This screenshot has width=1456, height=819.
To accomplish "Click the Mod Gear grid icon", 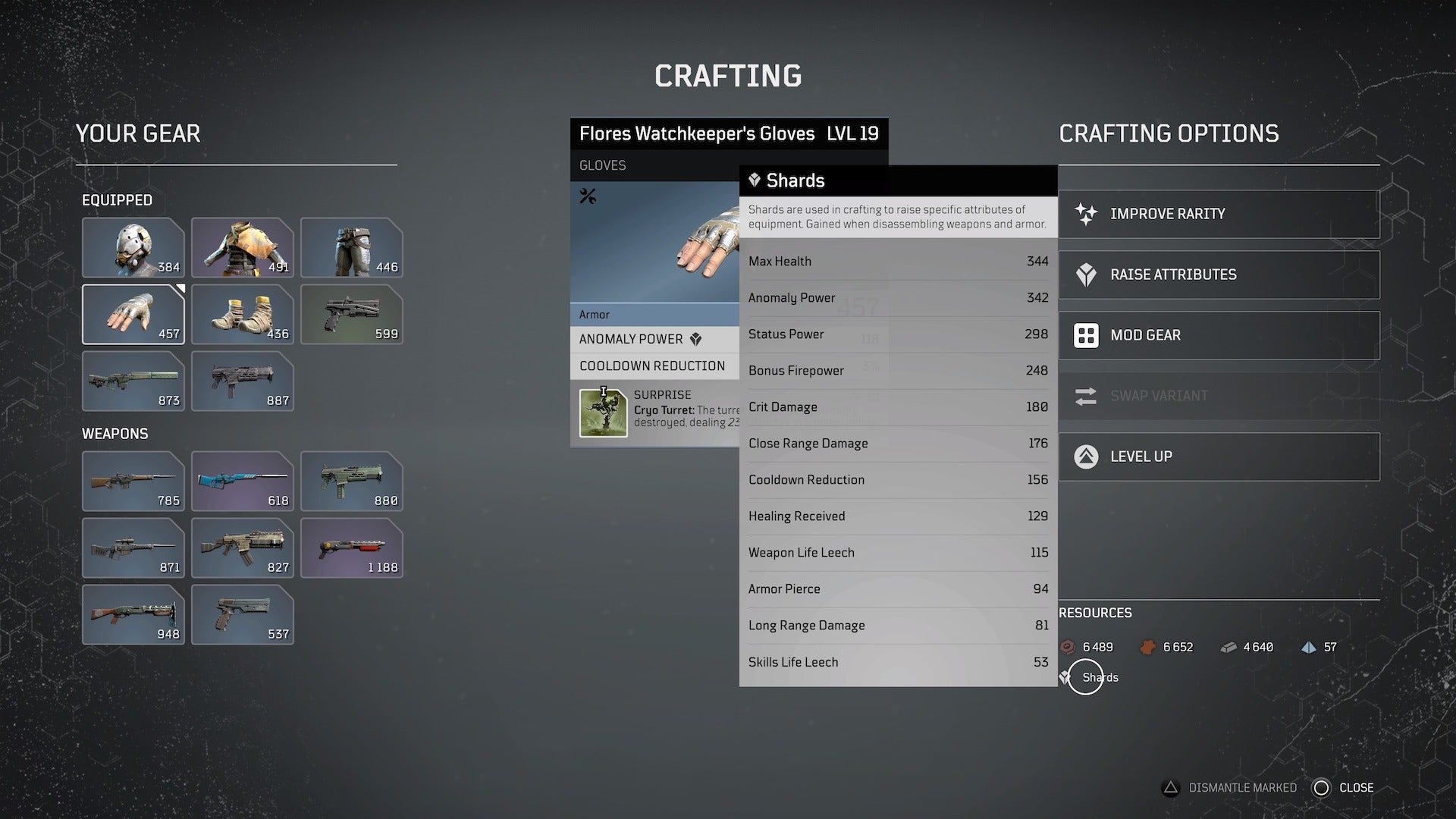I will coord(1087,335).
